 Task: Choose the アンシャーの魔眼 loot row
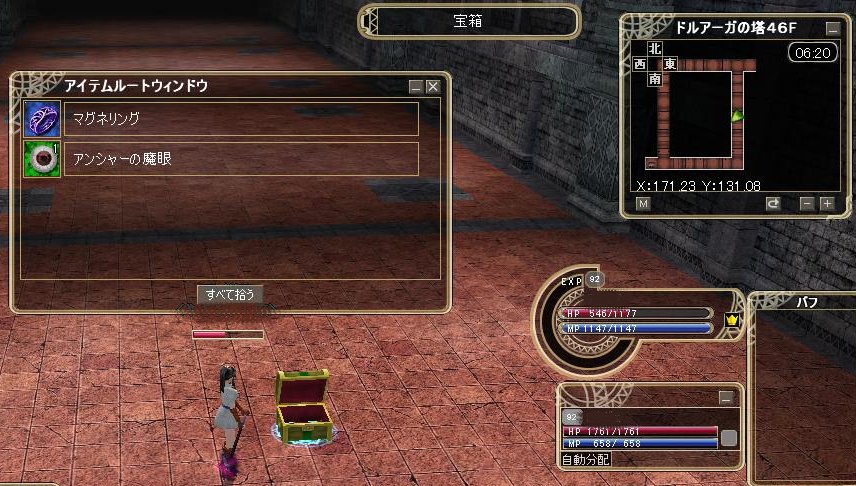tap(241, 158)
